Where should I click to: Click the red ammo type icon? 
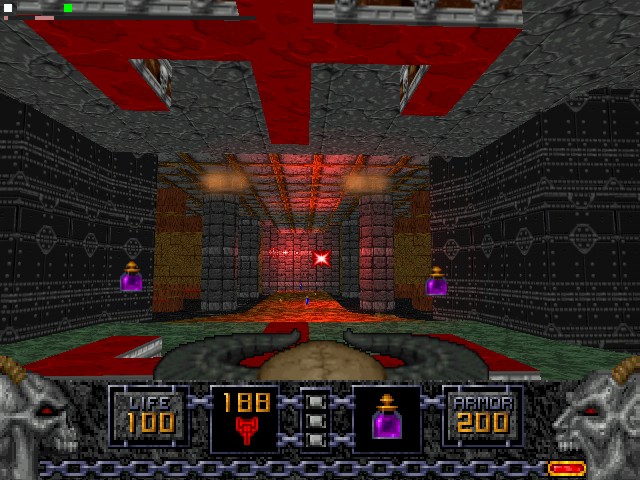point(246,430)
